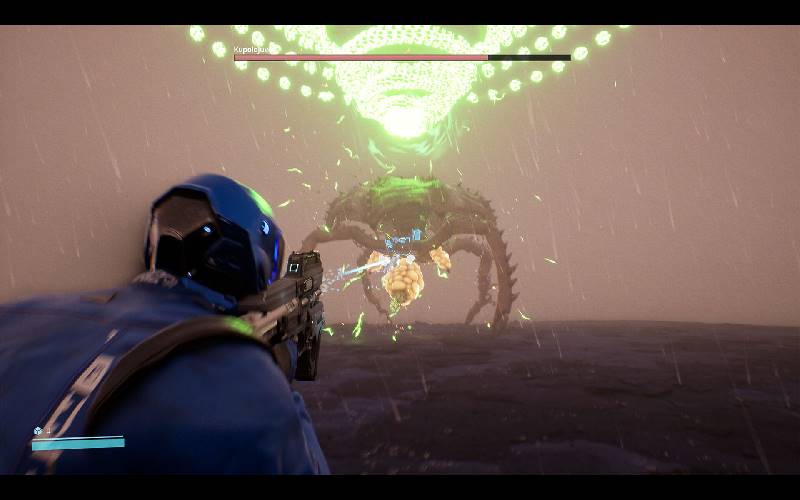Click the cube item icon above the health bar
The image size is (800, 500).
click(x=38, y=431)
